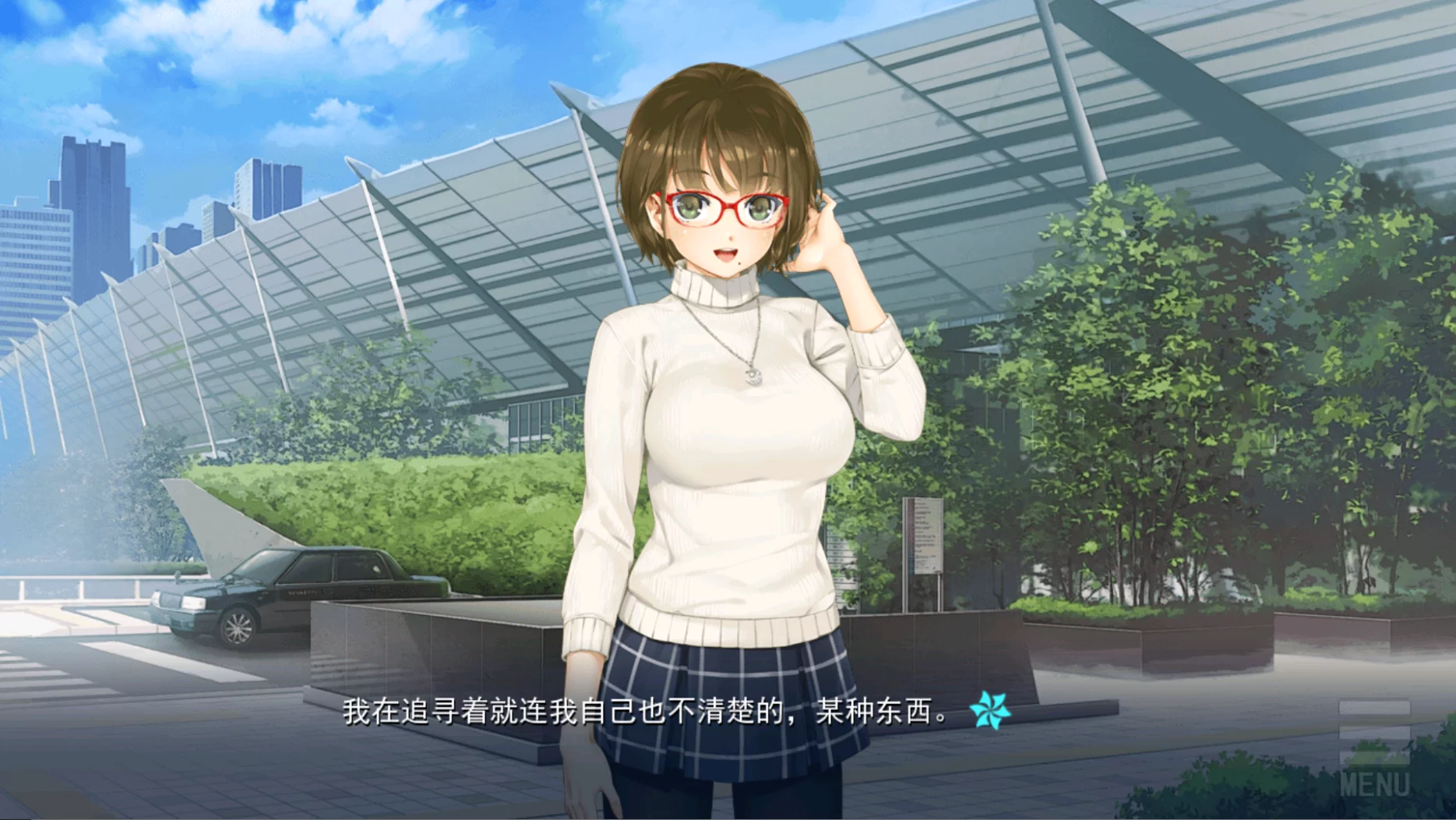Click the girl with red glasses

pyautogui.click(x=724, y=210)
